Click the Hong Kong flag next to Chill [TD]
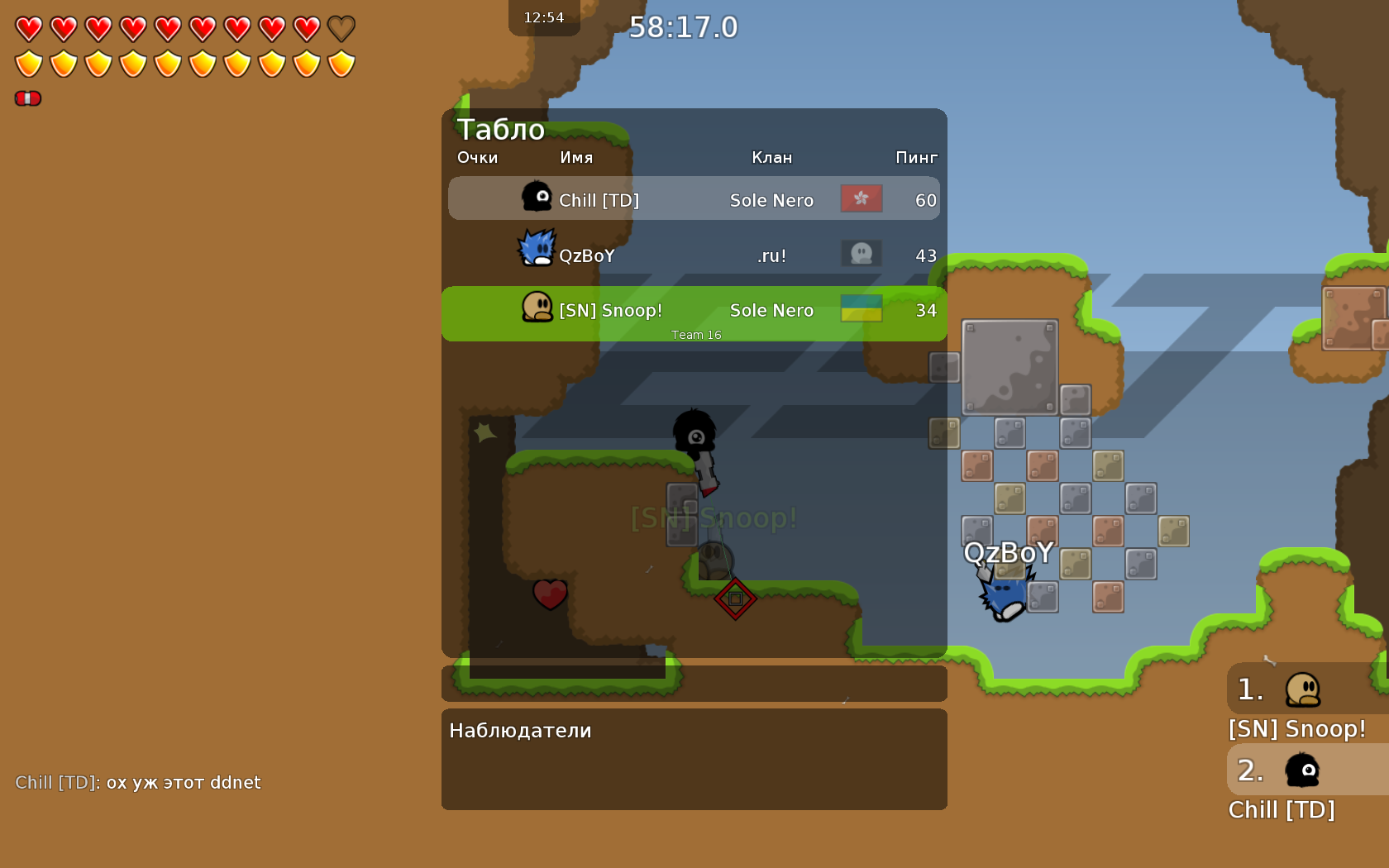Viewport: 1389px width, 868px height. click(861, 199)
